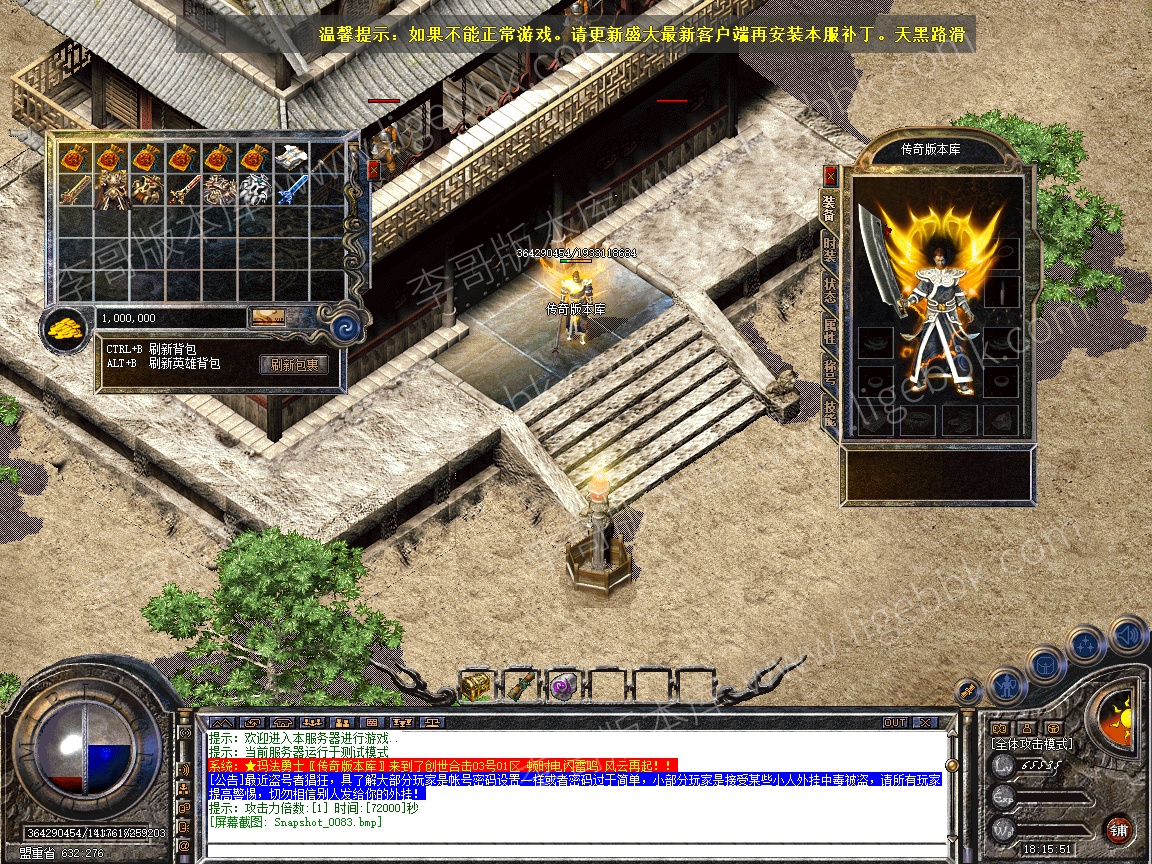Screen dimensions: 1152x864
Task: Close the character equipment panel
Action: pos(829,176)
